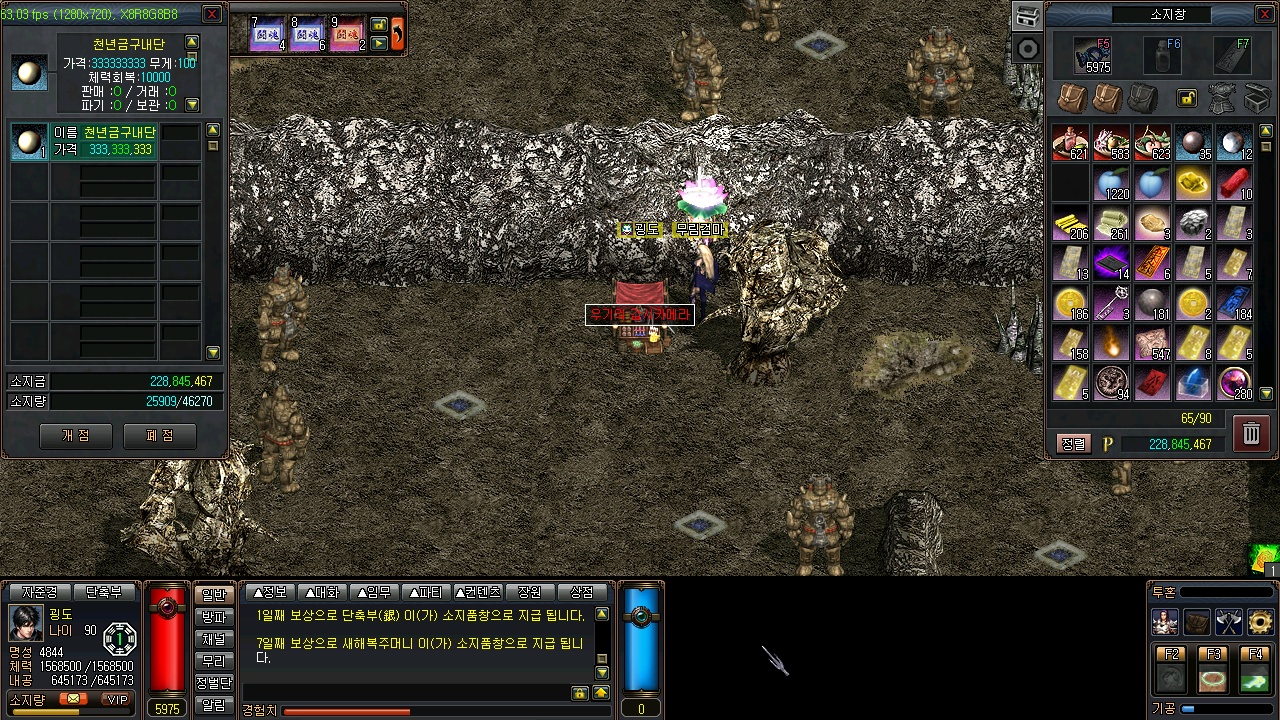Close the personal shop window
The width and height of the screenshot is (1280, 720).
pyautogui.click(x=212, y=14)
